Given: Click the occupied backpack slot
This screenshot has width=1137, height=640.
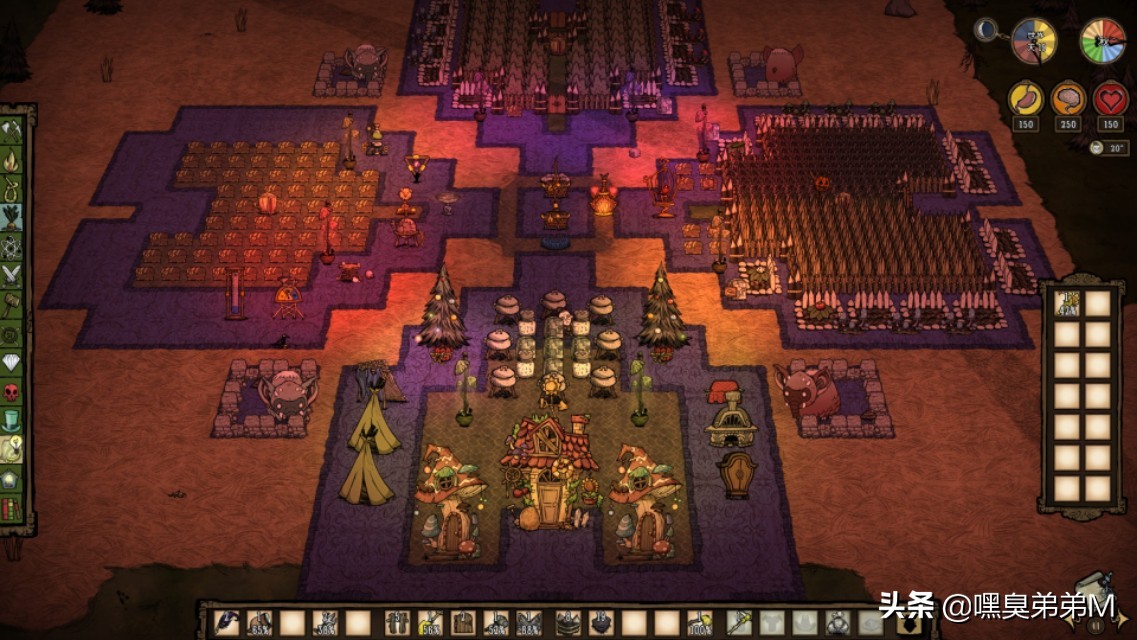Looking at the screenshot, I should pos(1068,304).
